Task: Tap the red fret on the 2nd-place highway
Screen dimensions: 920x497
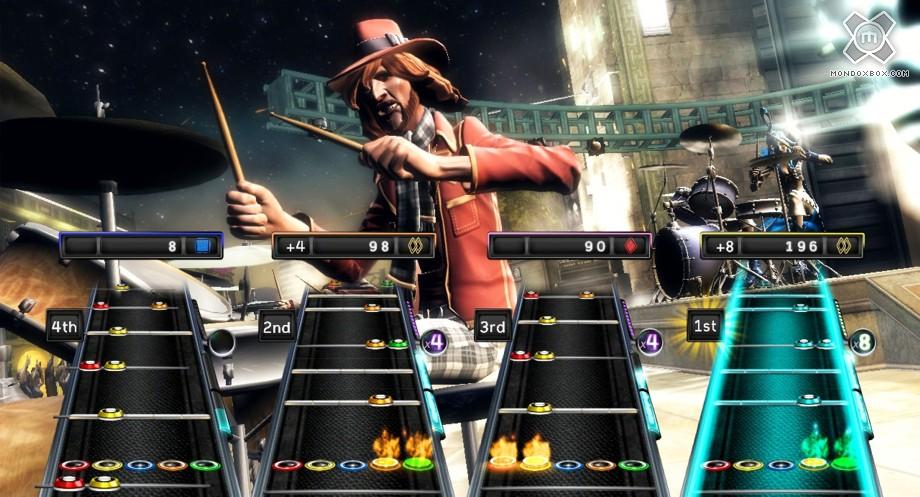Action: coord(289,465)
